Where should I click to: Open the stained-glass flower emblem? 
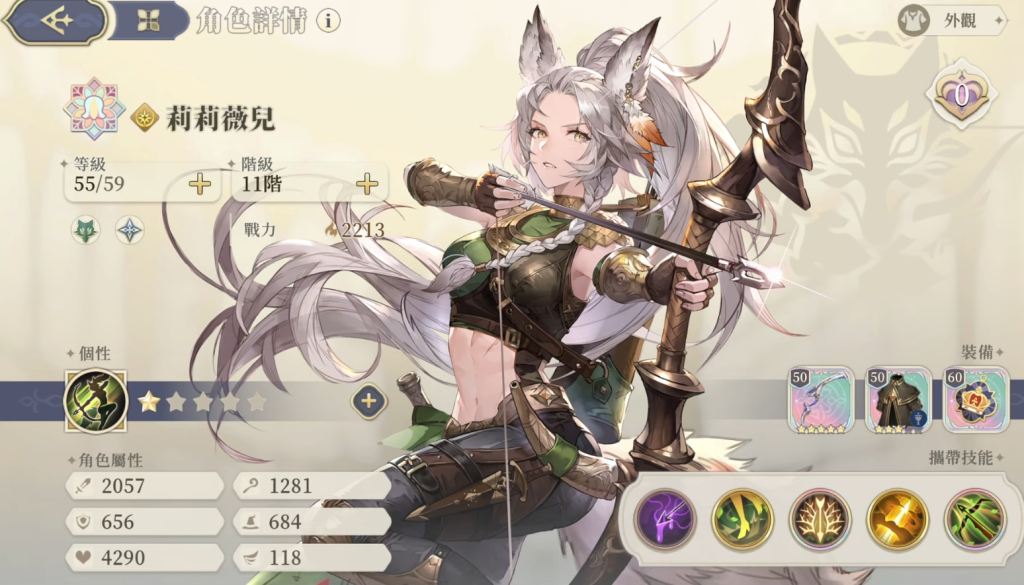pyautogui.click(x=94, y=110)
